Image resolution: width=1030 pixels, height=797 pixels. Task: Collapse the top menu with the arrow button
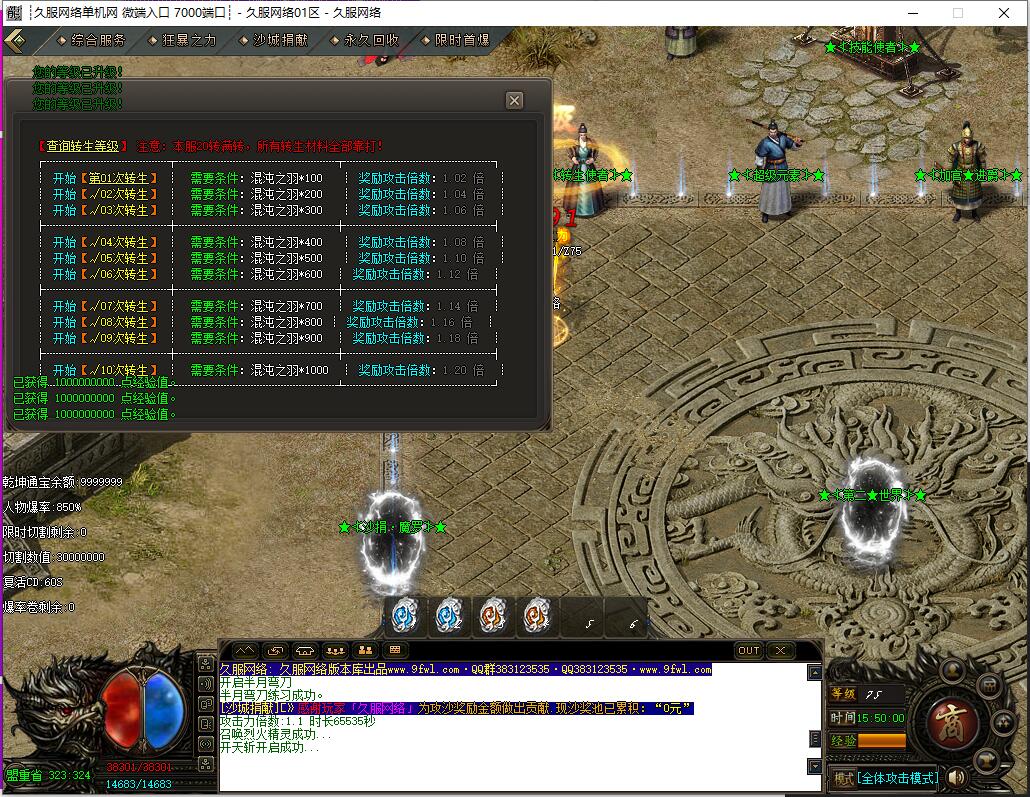click(15, 40)
